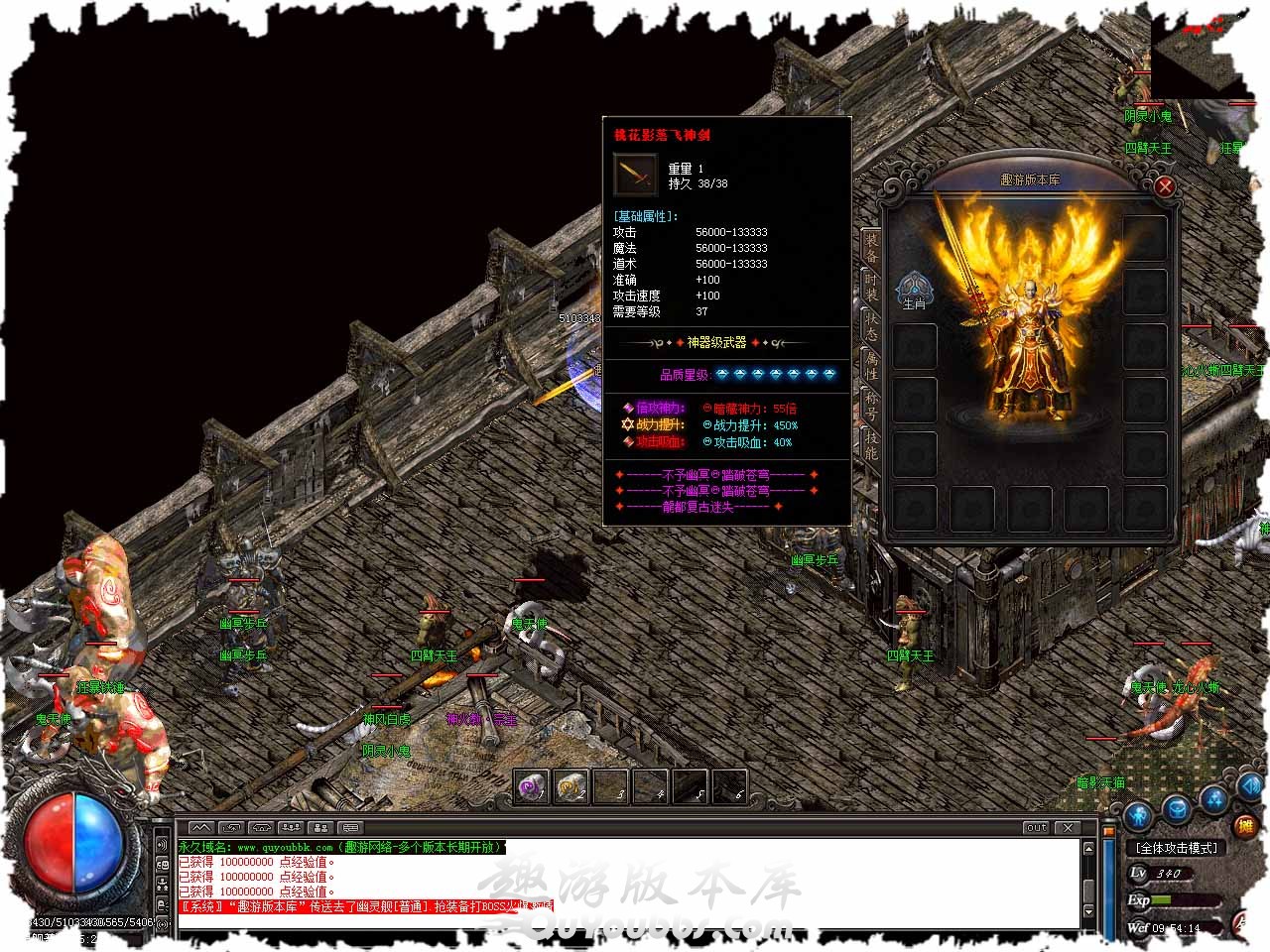Select the 状态 status tab

871,327
